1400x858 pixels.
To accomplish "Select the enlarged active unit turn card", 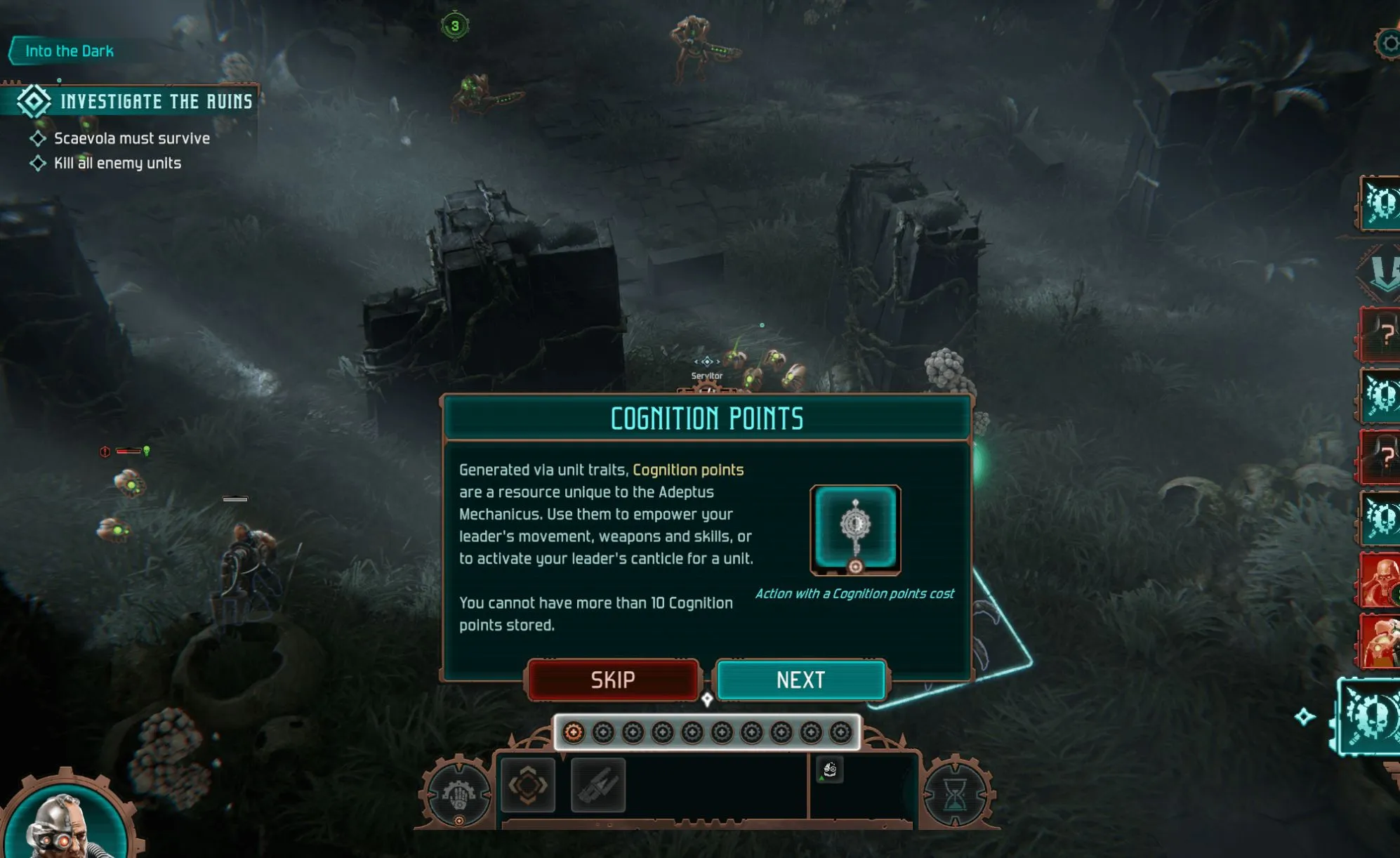I will coord(1369,716).
